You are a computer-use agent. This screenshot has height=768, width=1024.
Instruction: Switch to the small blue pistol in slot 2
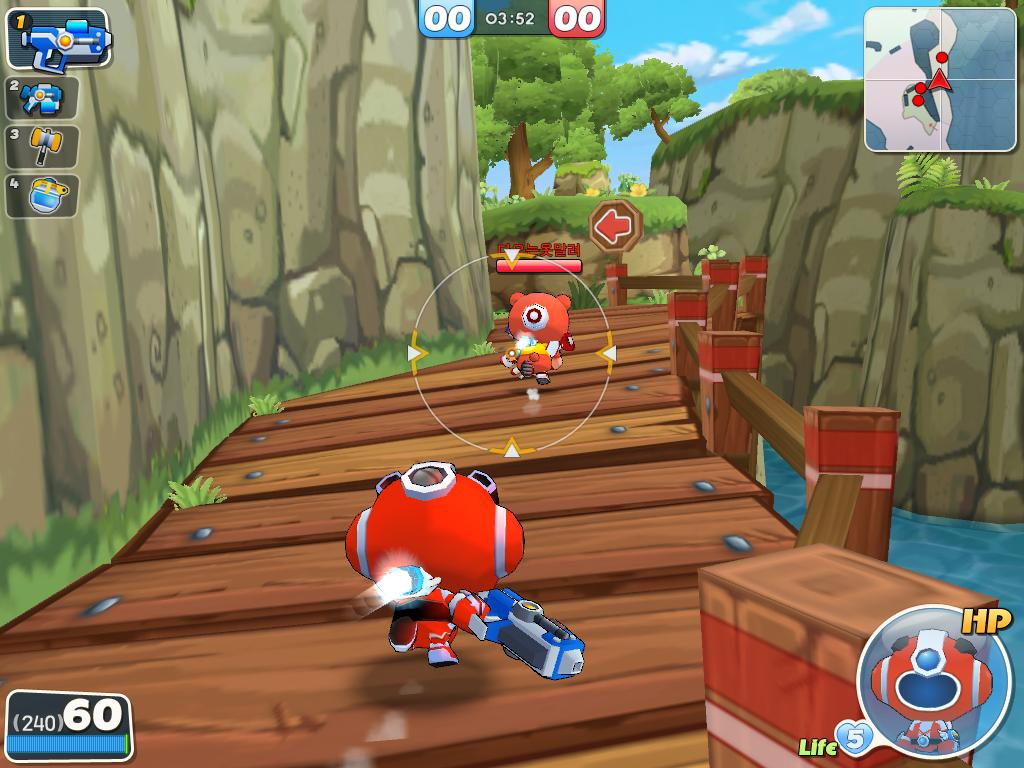pos(42,98)
